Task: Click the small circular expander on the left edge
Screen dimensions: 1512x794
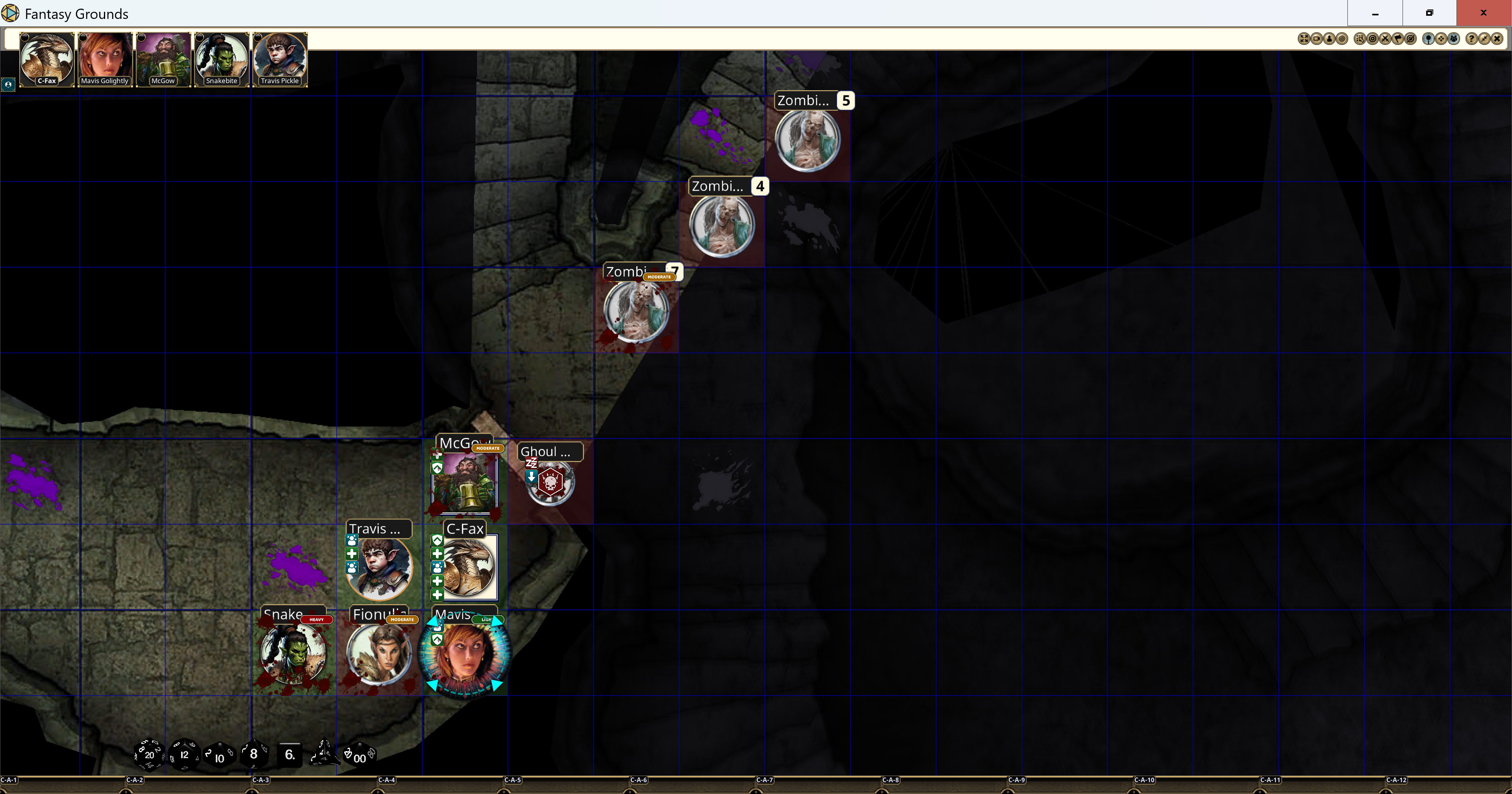Action: point(8,85)
